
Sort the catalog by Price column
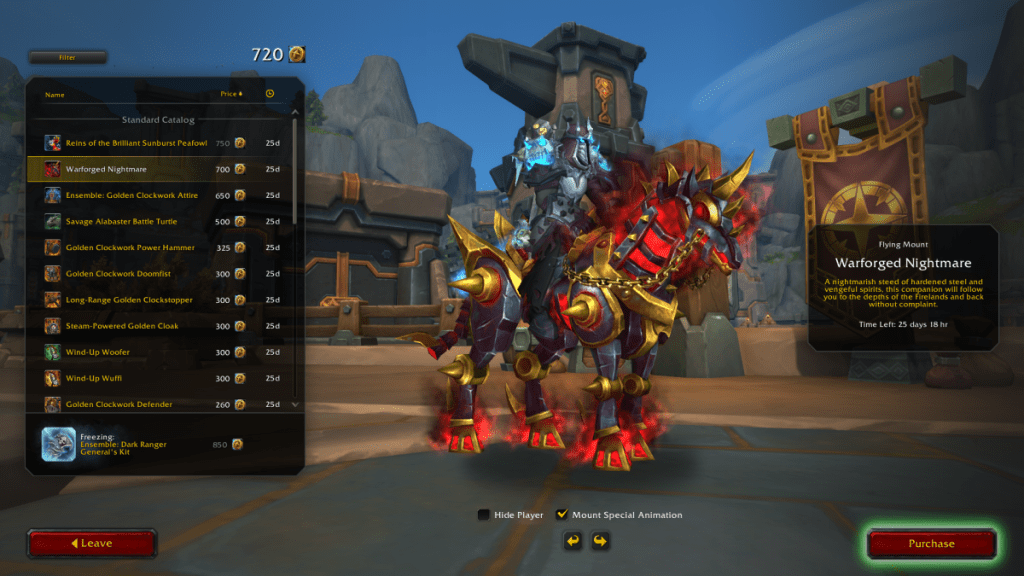pos(231,94)
